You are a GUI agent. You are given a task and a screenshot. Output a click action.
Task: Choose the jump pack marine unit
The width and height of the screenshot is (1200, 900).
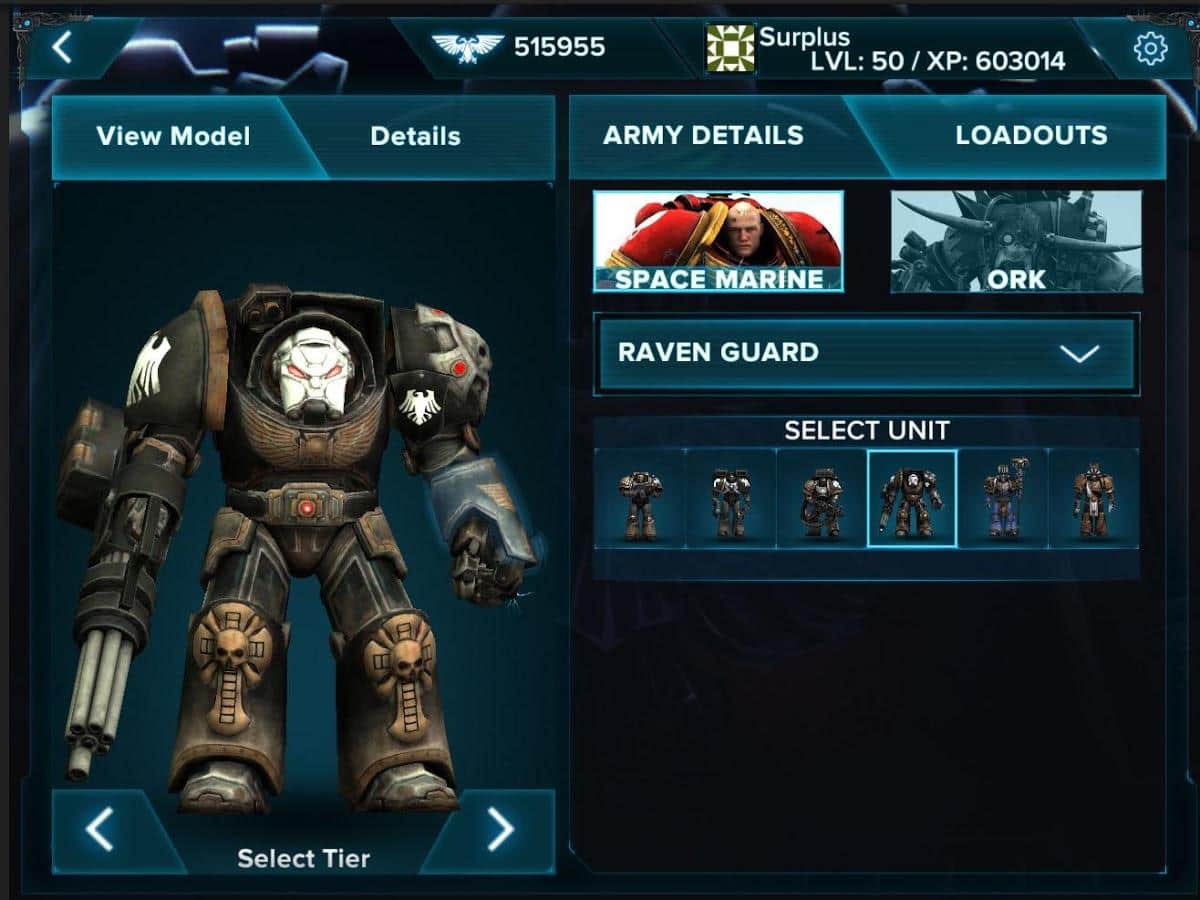click(x=730, y=498)
